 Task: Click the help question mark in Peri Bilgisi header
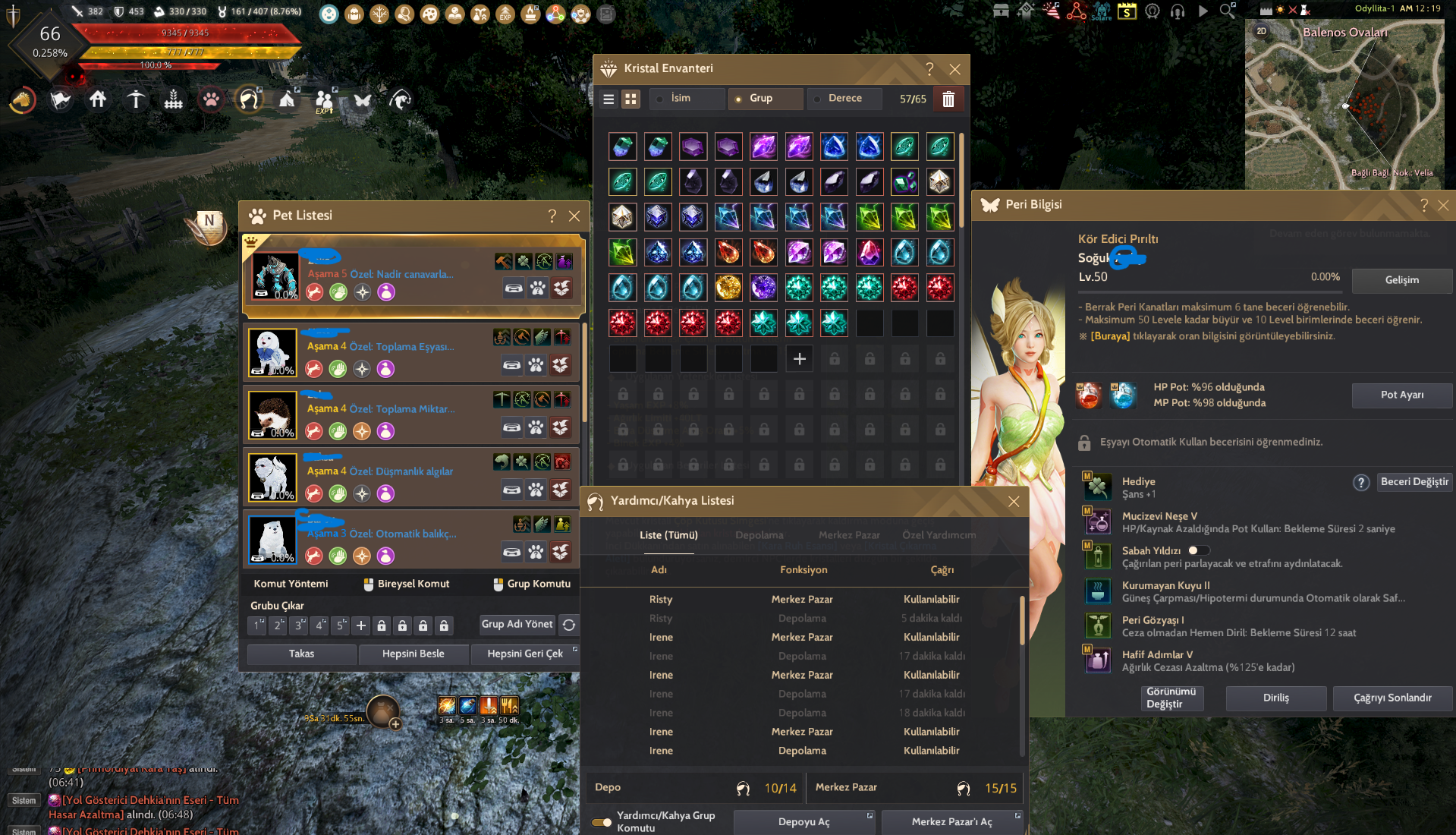click(1423, 205)
